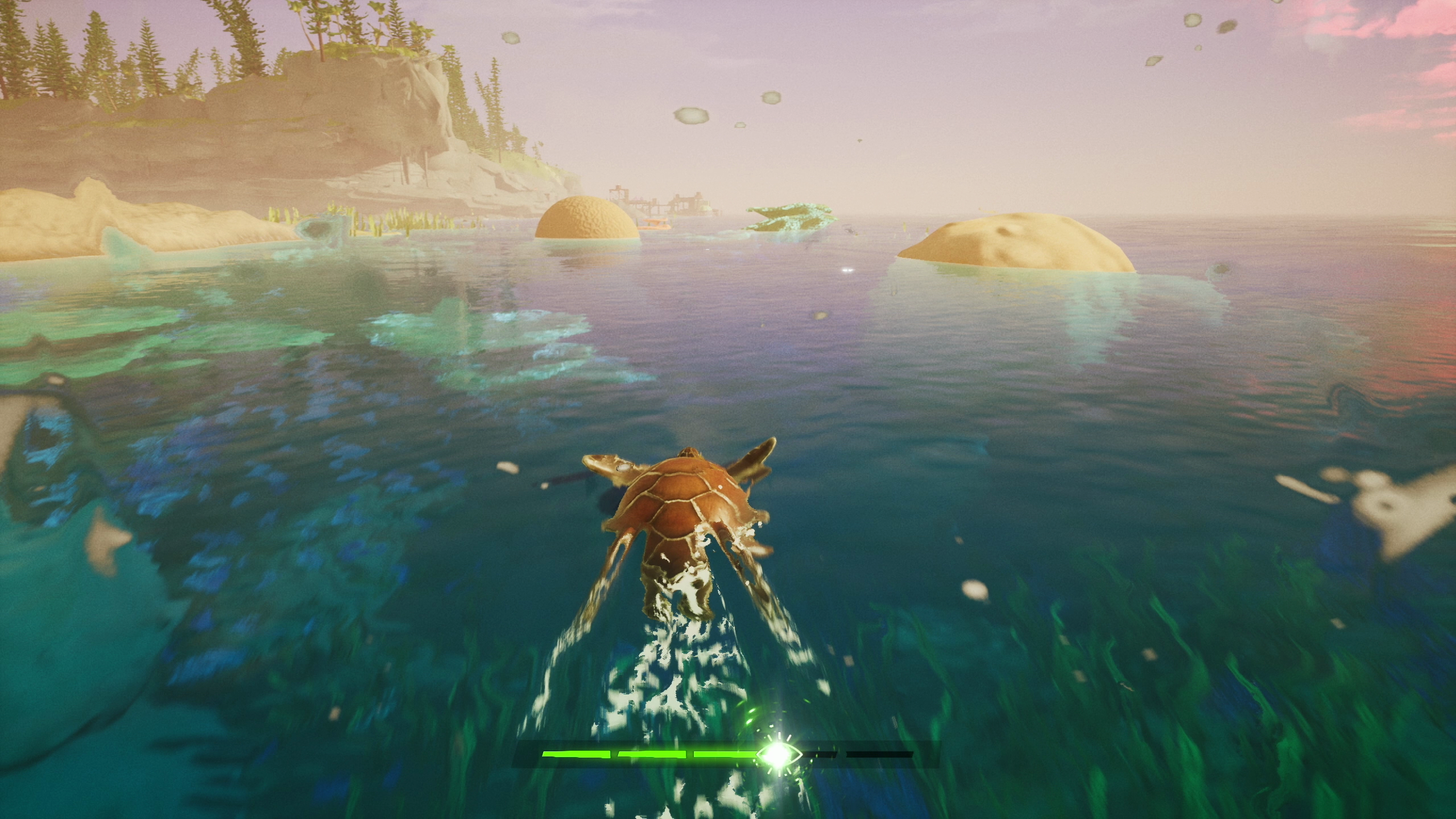Toggle the first filled stamina segment

click(578, 755)
